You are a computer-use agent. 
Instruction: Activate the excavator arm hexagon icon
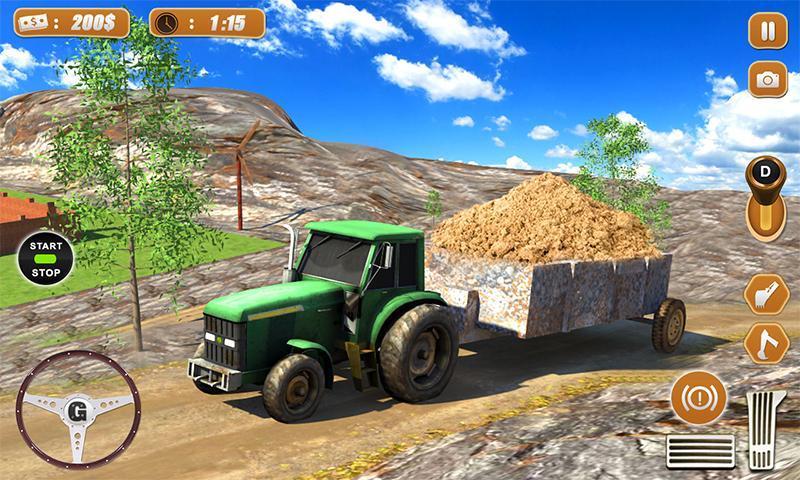pyautogui.click(x=765, y=343)
